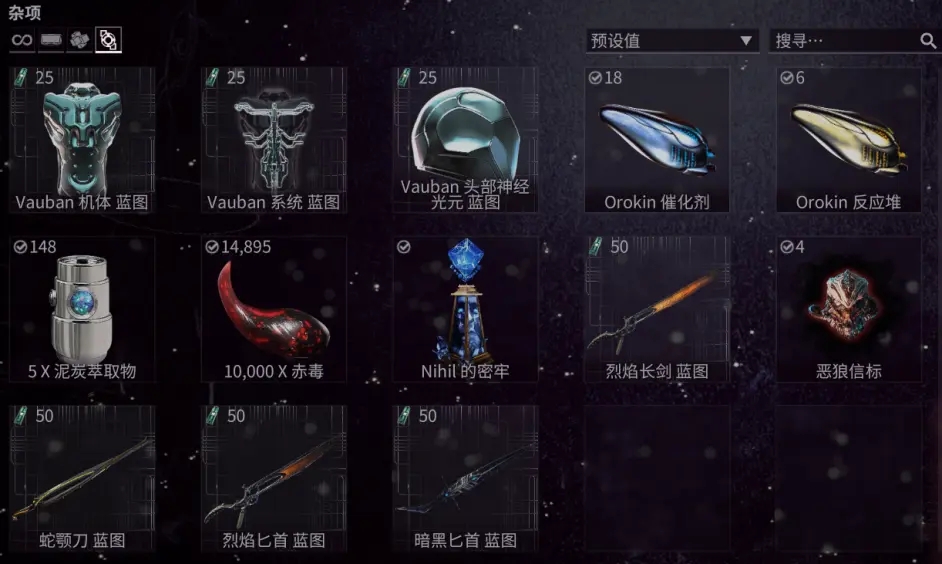Click the Nihil 的密牢 item
Viewport: 942px width, 564px height.
pos(465,309)
